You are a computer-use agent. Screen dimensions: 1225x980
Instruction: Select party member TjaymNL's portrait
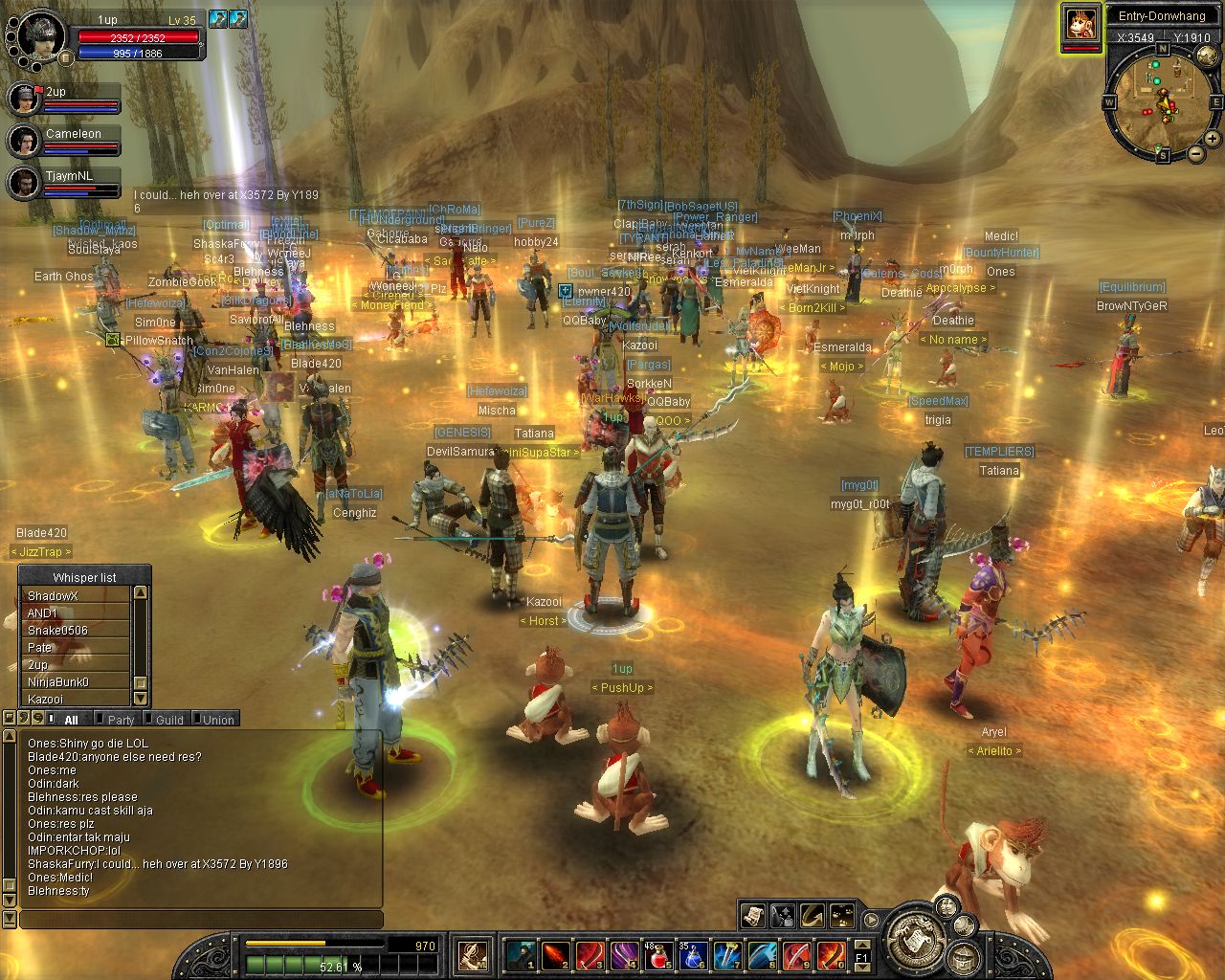(x=23, y=182)
